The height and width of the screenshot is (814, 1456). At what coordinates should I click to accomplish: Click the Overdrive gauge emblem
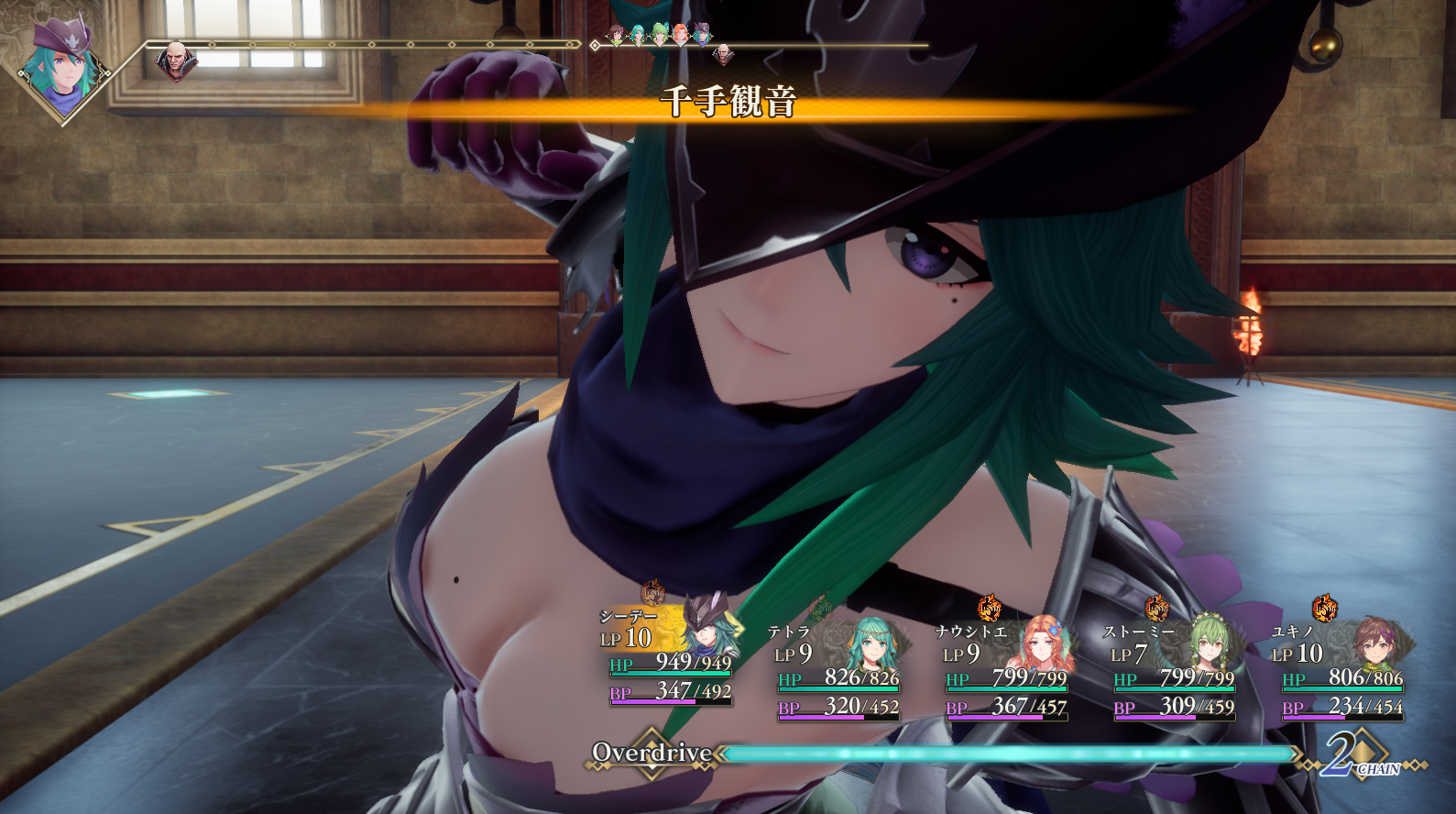651,753
